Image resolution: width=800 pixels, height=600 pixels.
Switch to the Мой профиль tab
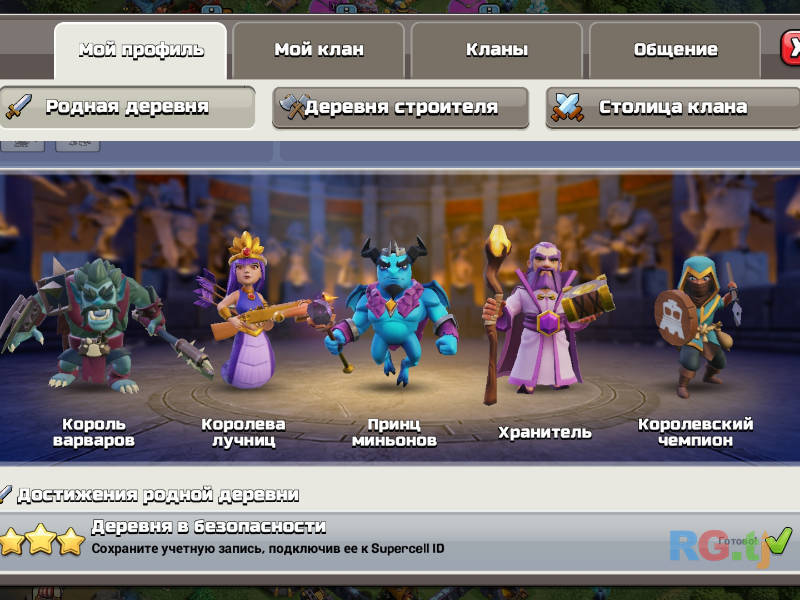point(140,50)
